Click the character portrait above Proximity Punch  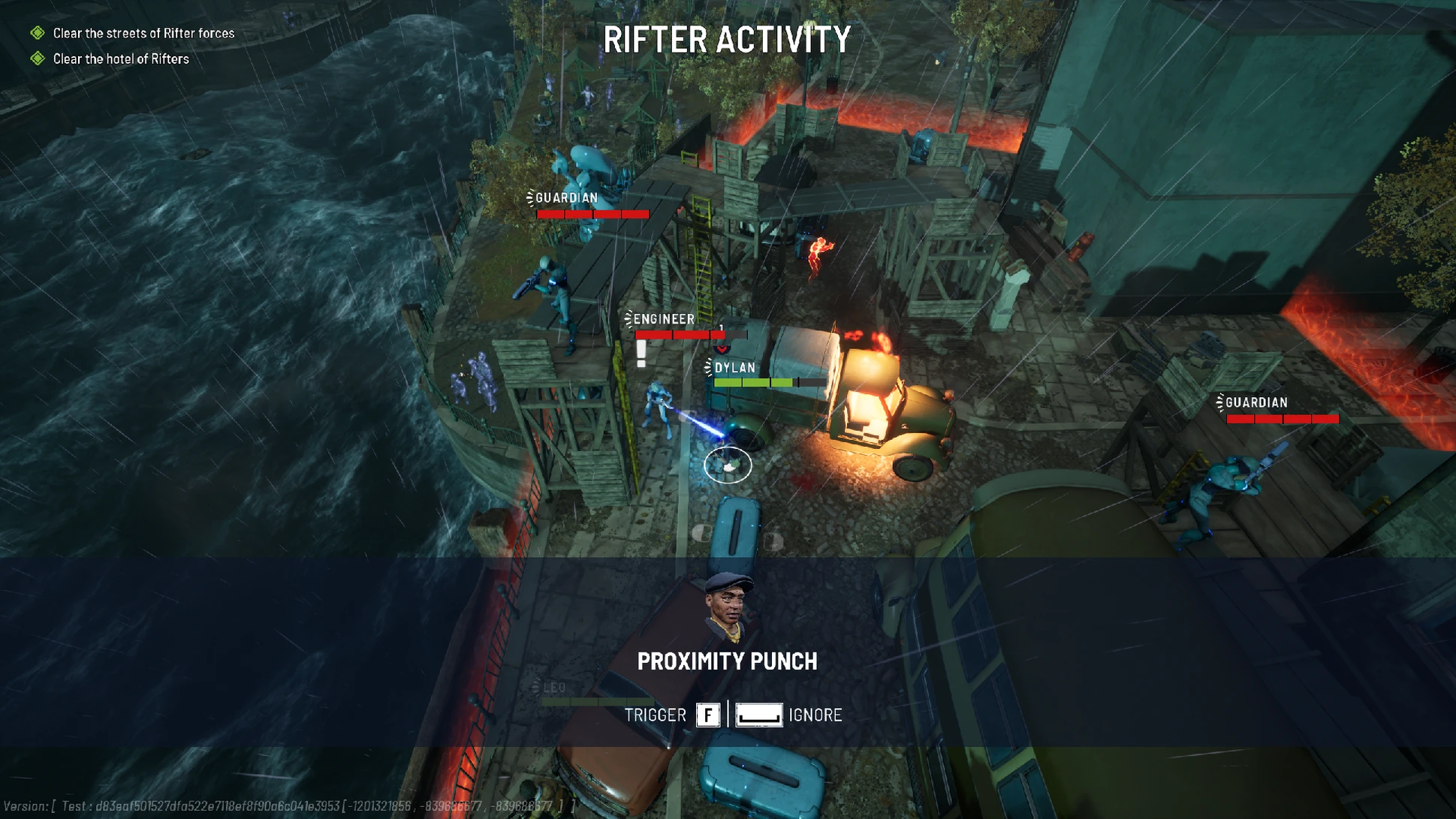click(x=727, y=607)
